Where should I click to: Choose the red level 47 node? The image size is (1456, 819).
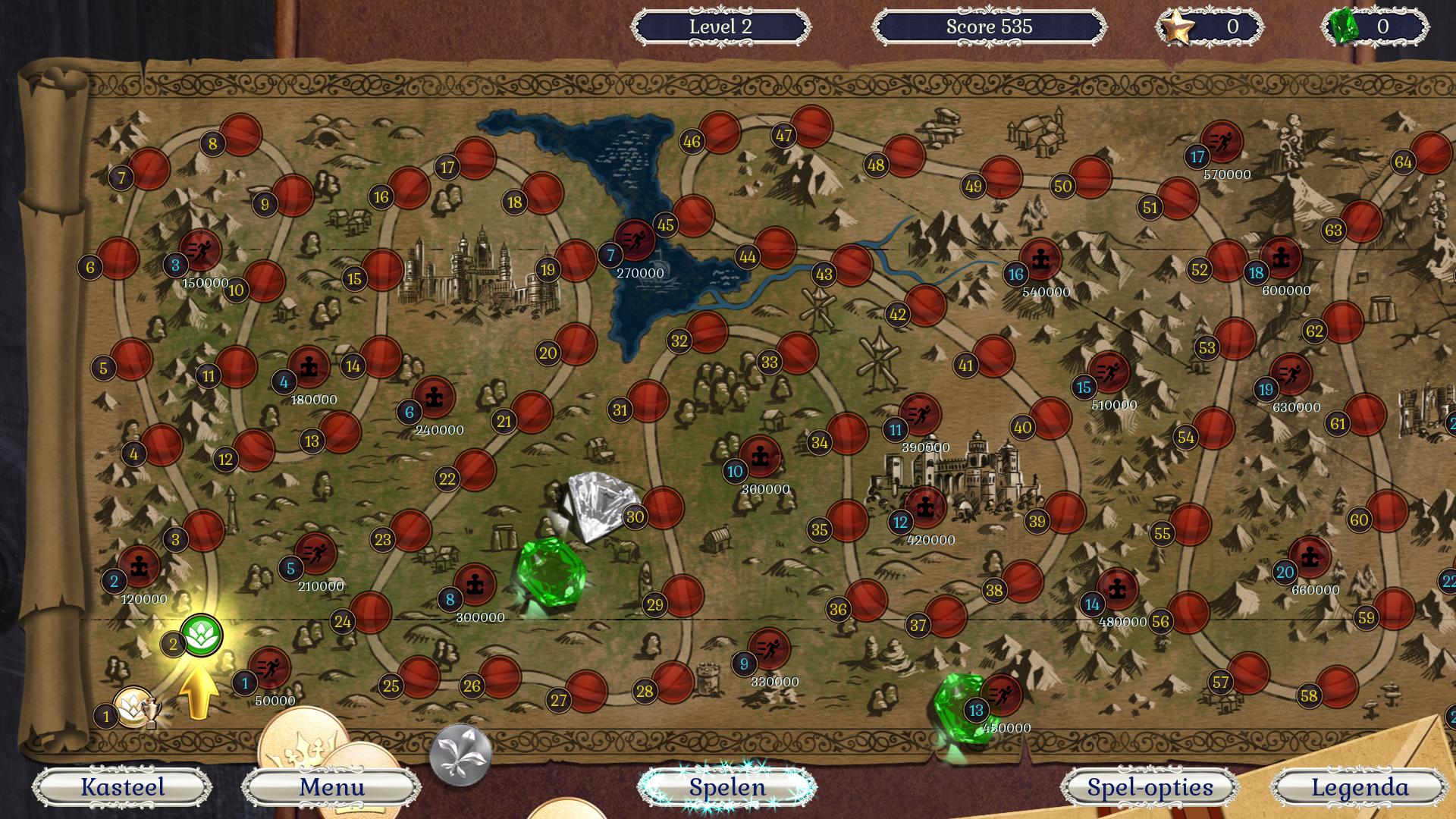point(811,127)
